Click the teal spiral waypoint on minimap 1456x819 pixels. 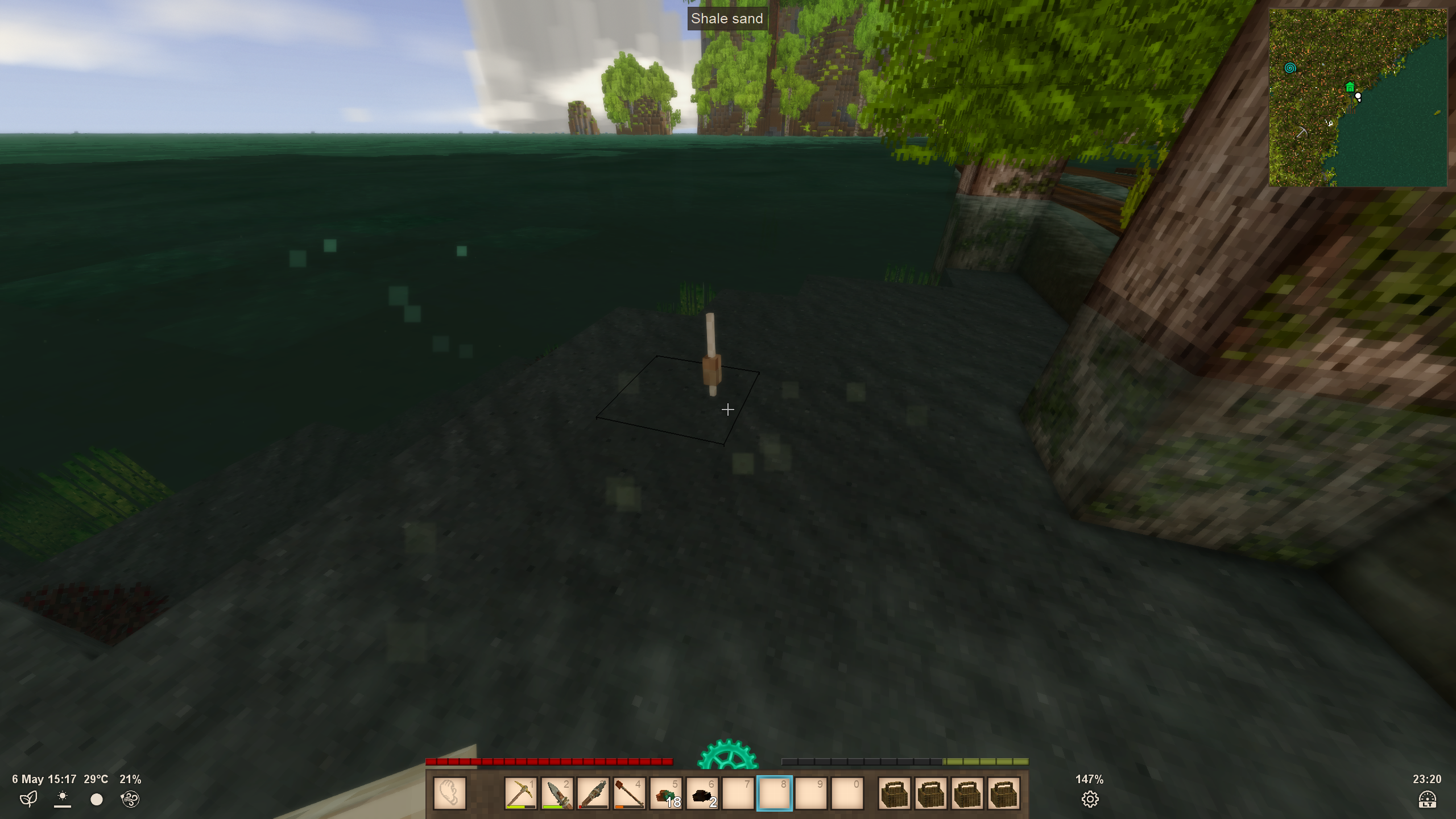(1290, 68)
